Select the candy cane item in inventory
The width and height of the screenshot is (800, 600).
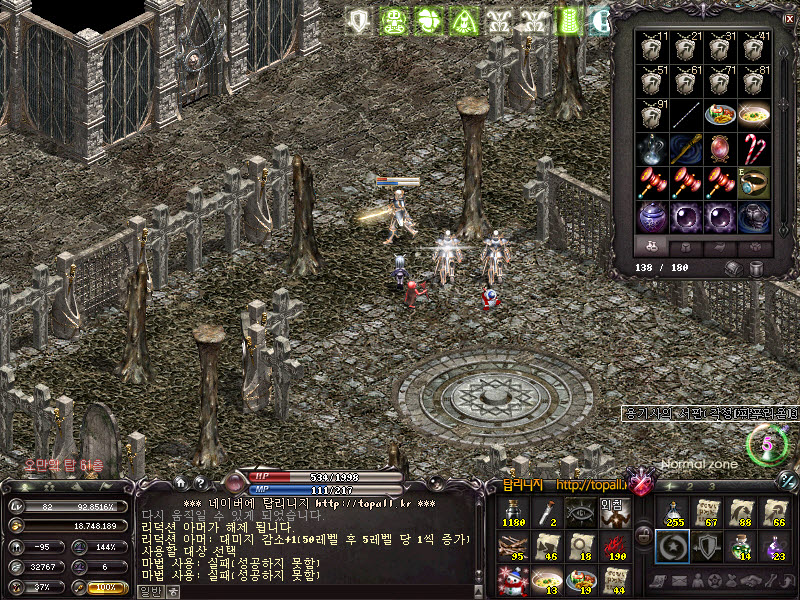click(753, 148)
